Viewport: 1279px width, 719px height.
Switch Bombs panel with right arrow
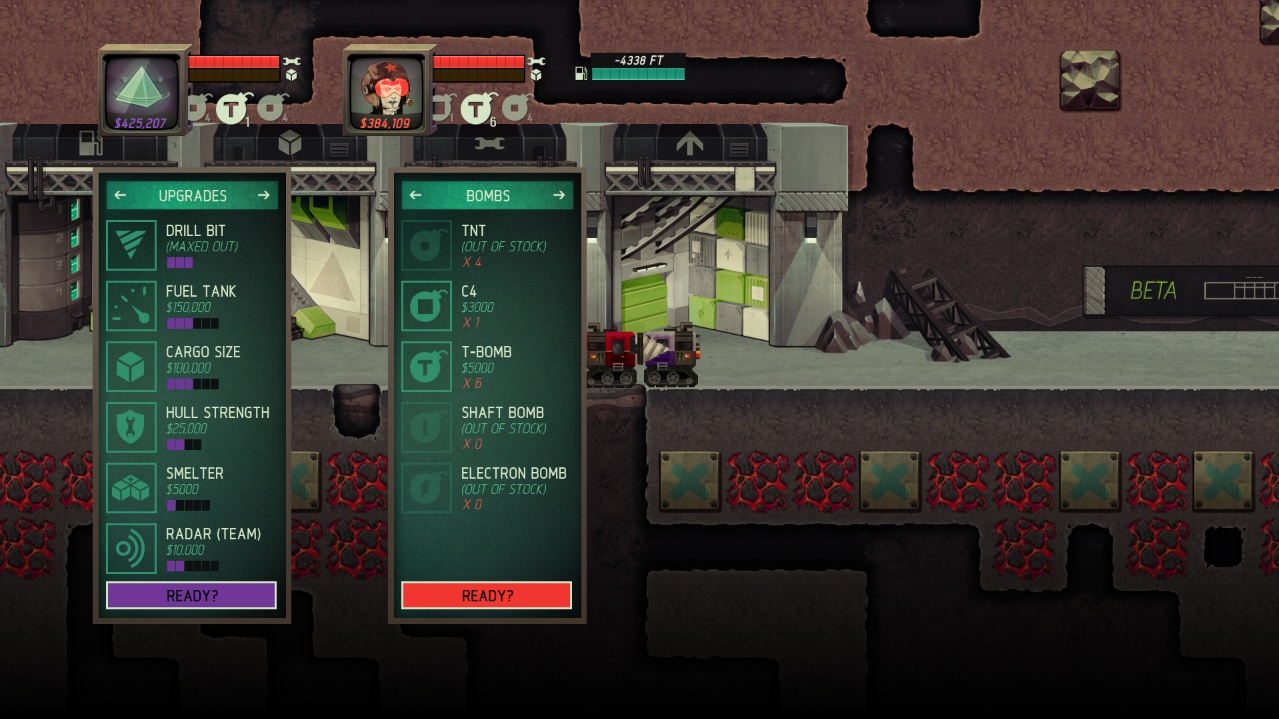coord(559,196)
